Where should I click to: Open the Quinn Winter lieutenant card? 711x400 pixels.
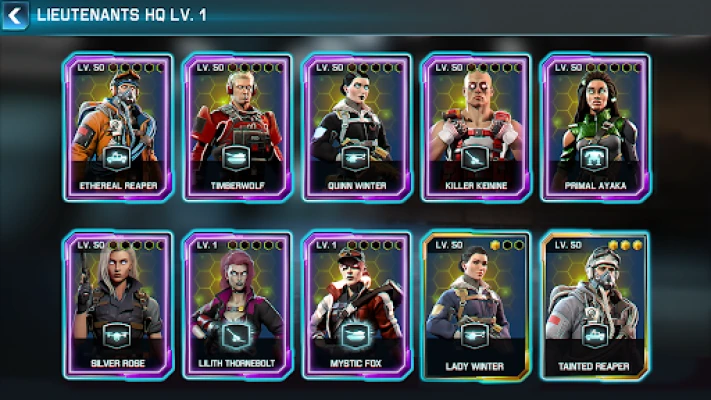pos(357,127)
